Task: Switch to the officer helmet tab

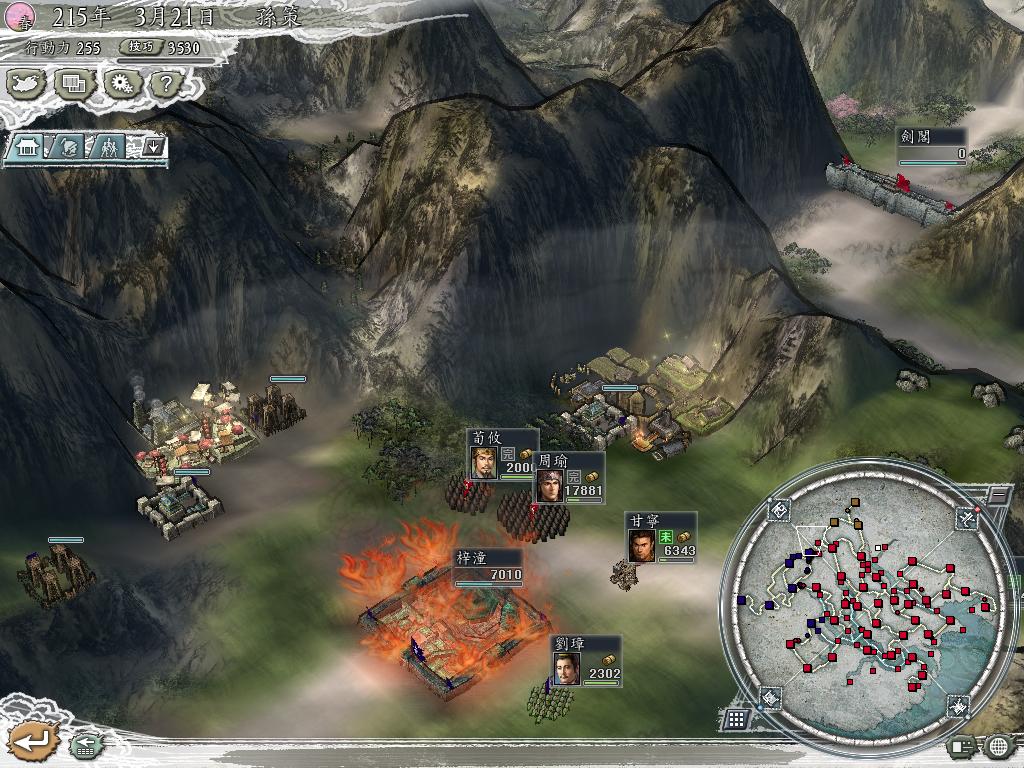Action: tap(68, 147)
